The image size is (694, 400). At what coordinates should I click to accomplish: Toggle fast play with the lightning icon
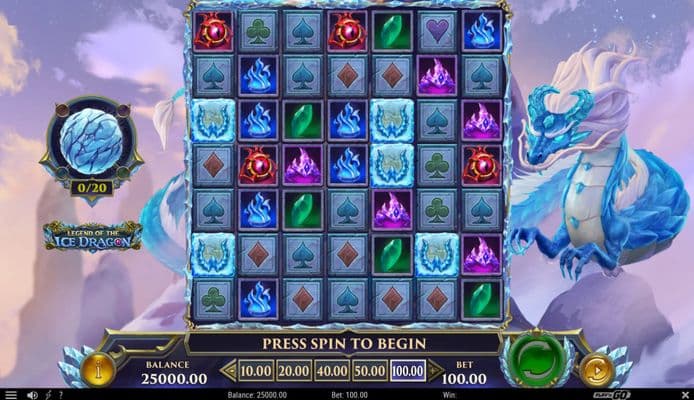point(48,394)
